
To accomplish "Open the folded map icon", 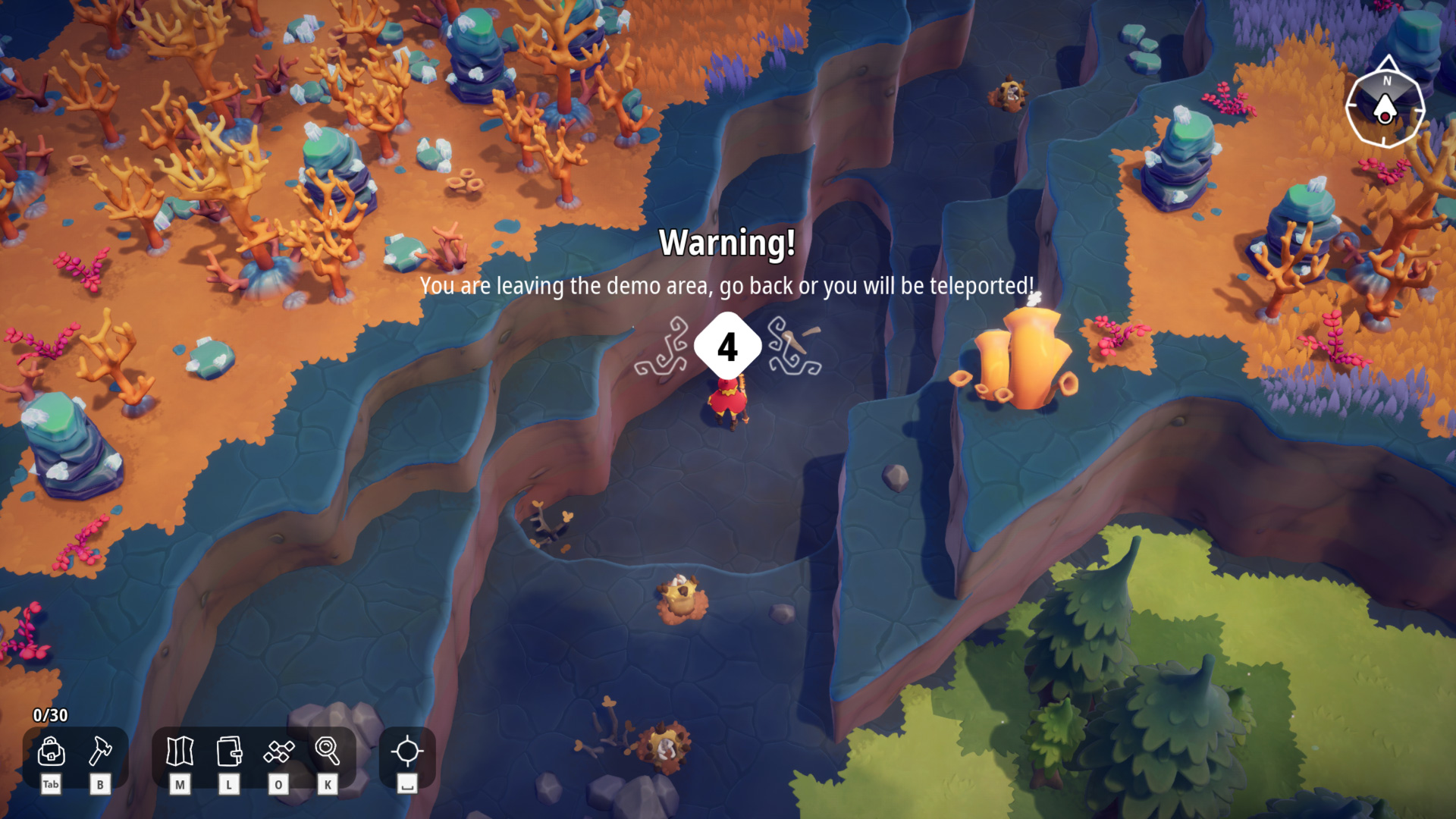I will click(180, 752).
